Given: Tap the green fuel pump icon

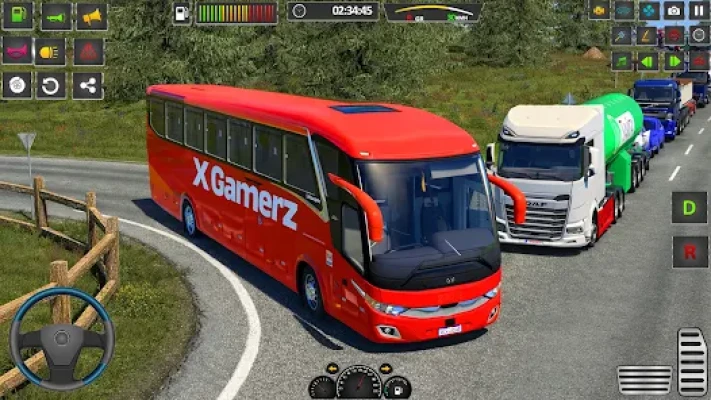Looking at the screenshot, I should pos(17,15).
